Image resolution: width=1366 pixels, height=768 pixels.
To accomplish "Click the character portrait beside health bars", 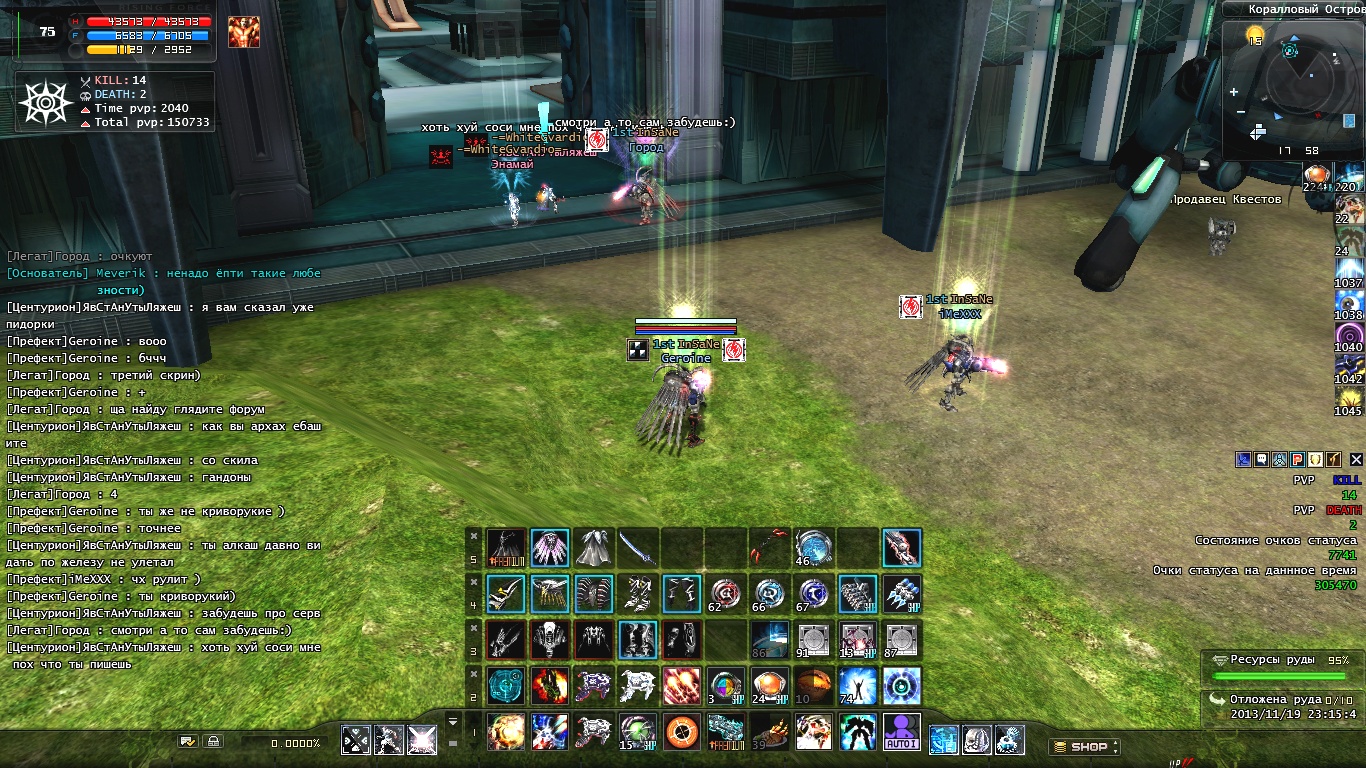I will click(x=243, y=32).
